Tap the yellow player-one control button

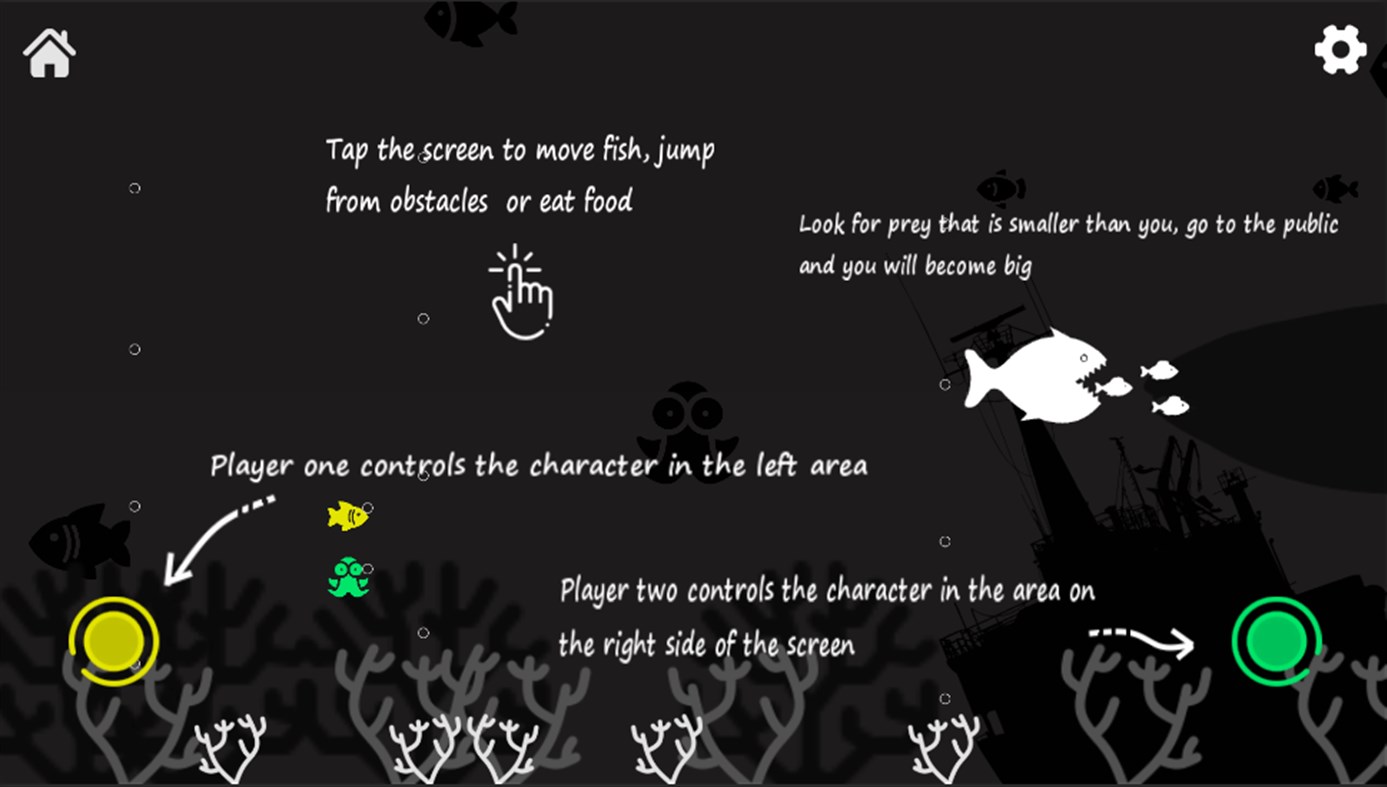[113, 643]
